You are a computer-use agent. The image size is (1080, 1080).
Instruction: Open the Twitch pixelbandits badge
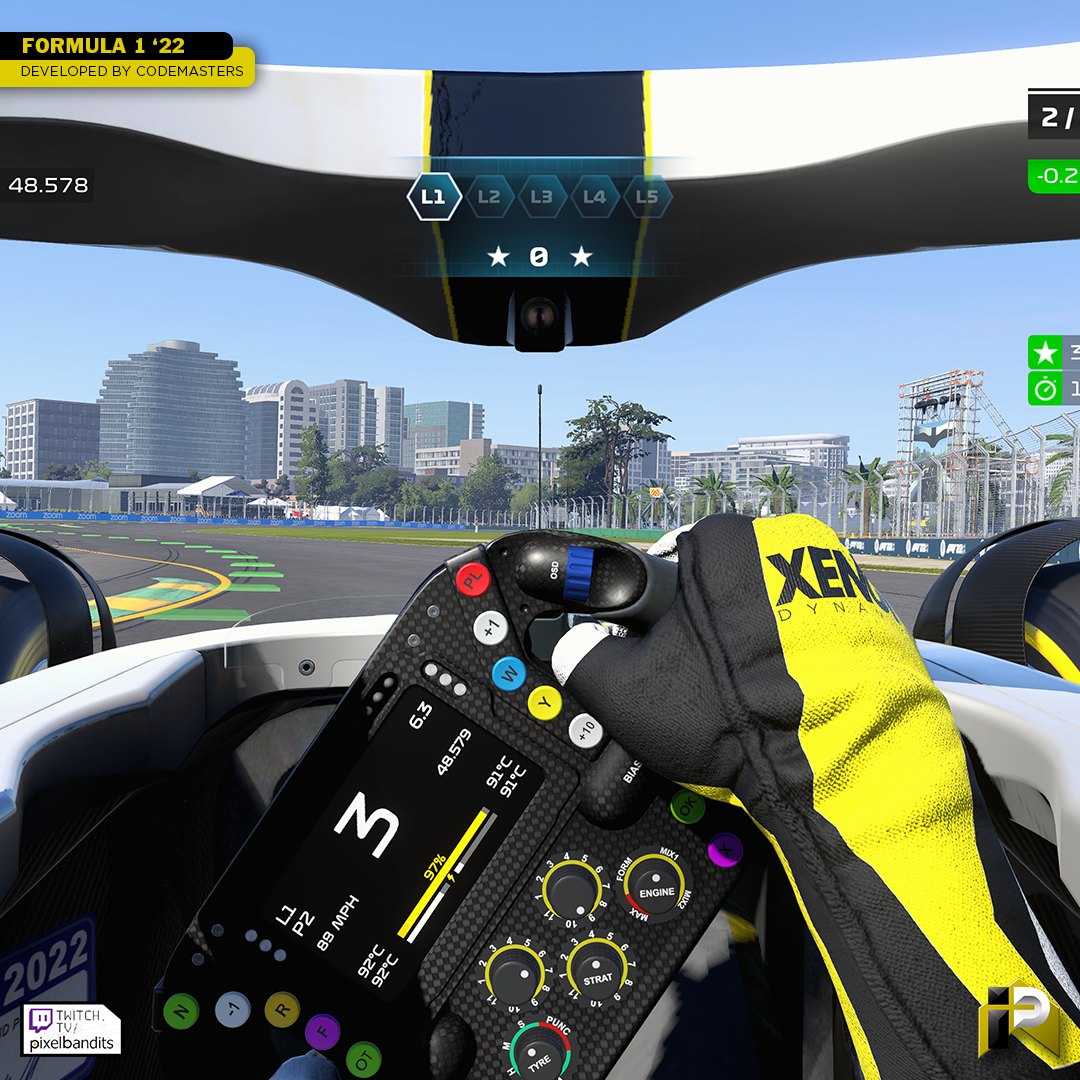click(x=71, y=1029)
